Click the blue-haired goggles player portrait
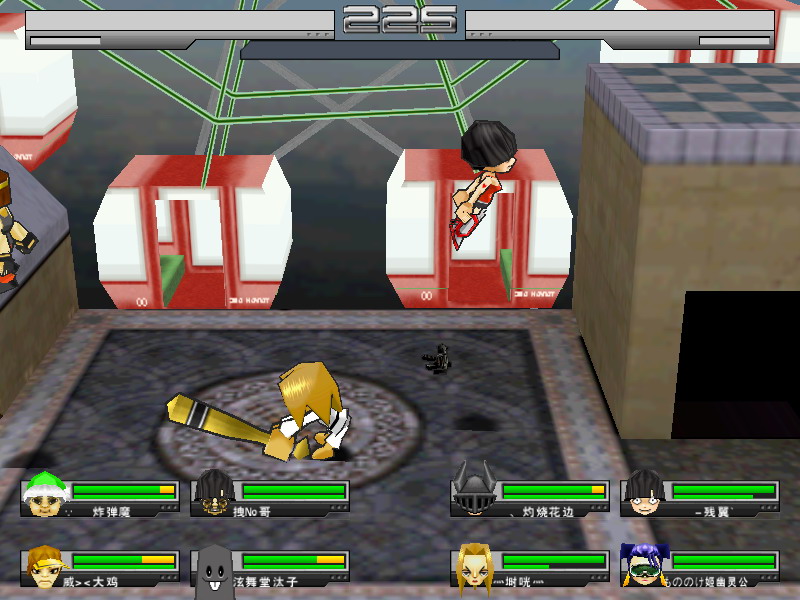This screenshot has height=600, width=800. point(642,564)
